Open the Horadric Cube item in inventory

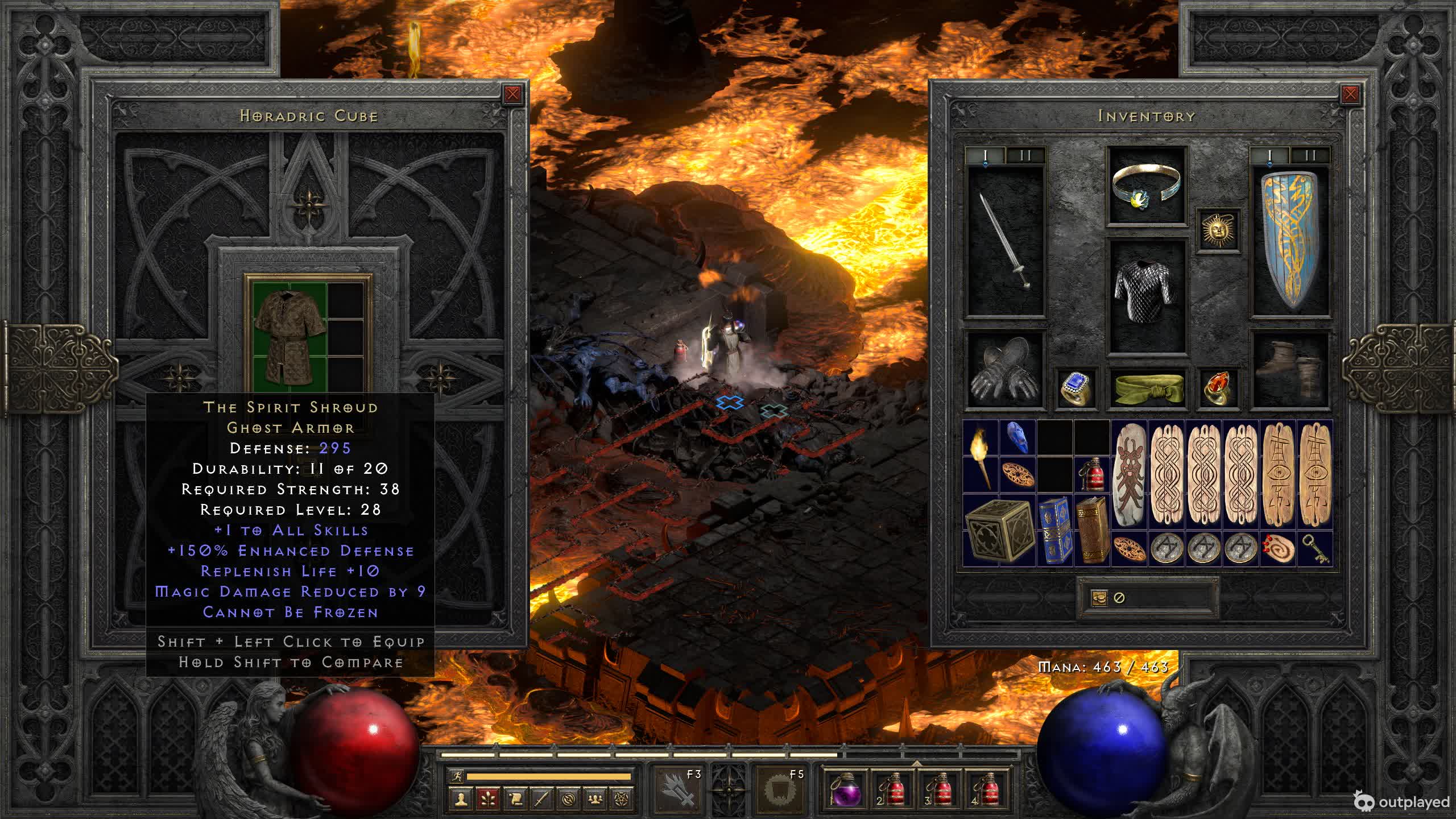(x=999, y=531)
